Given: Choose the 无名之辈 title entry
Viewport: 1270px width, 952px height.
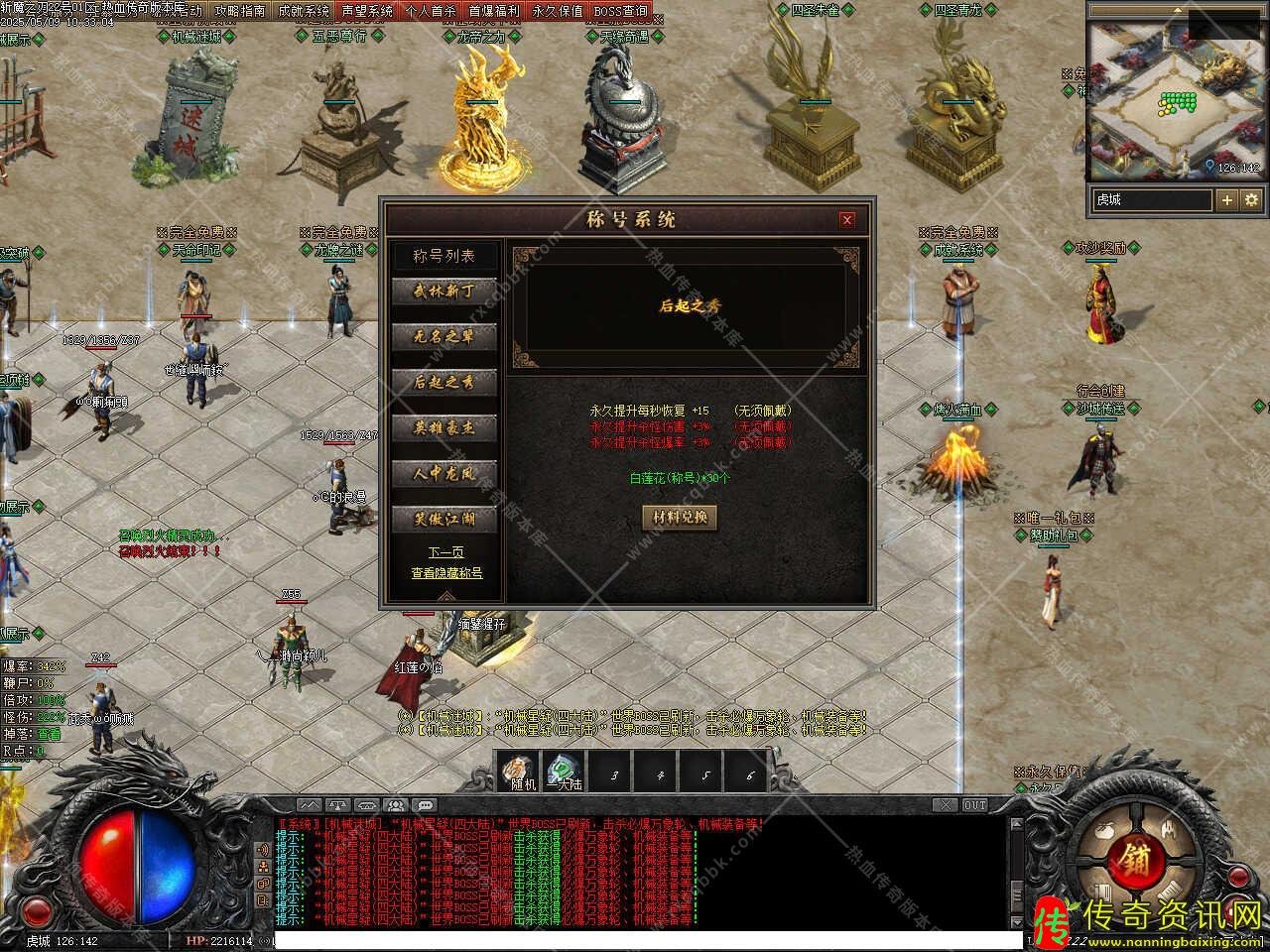Looking at the screenshot, I should (x=444, y=336).
